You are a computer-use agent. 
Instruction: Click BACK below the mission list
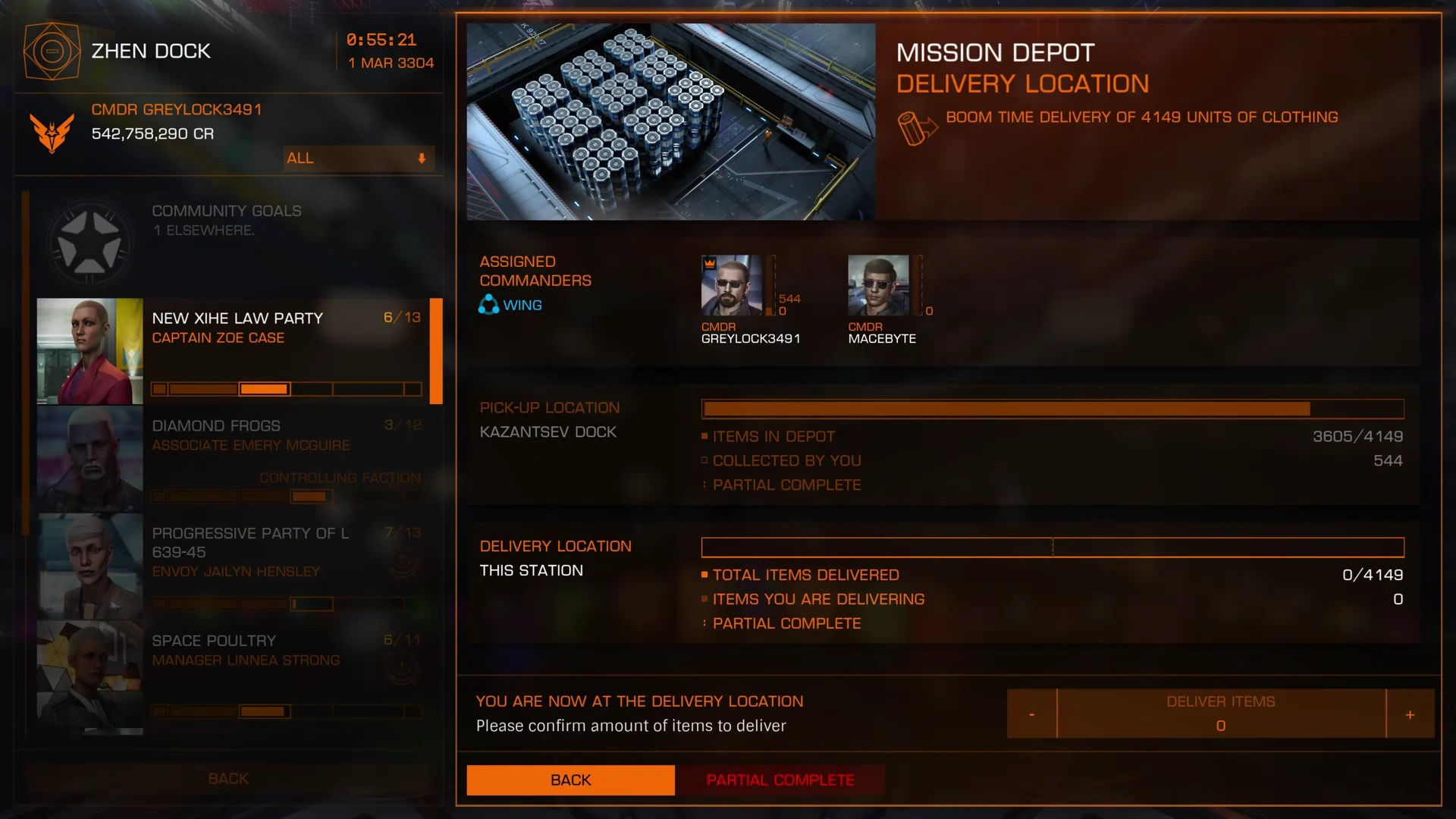(x=227, y=778)
